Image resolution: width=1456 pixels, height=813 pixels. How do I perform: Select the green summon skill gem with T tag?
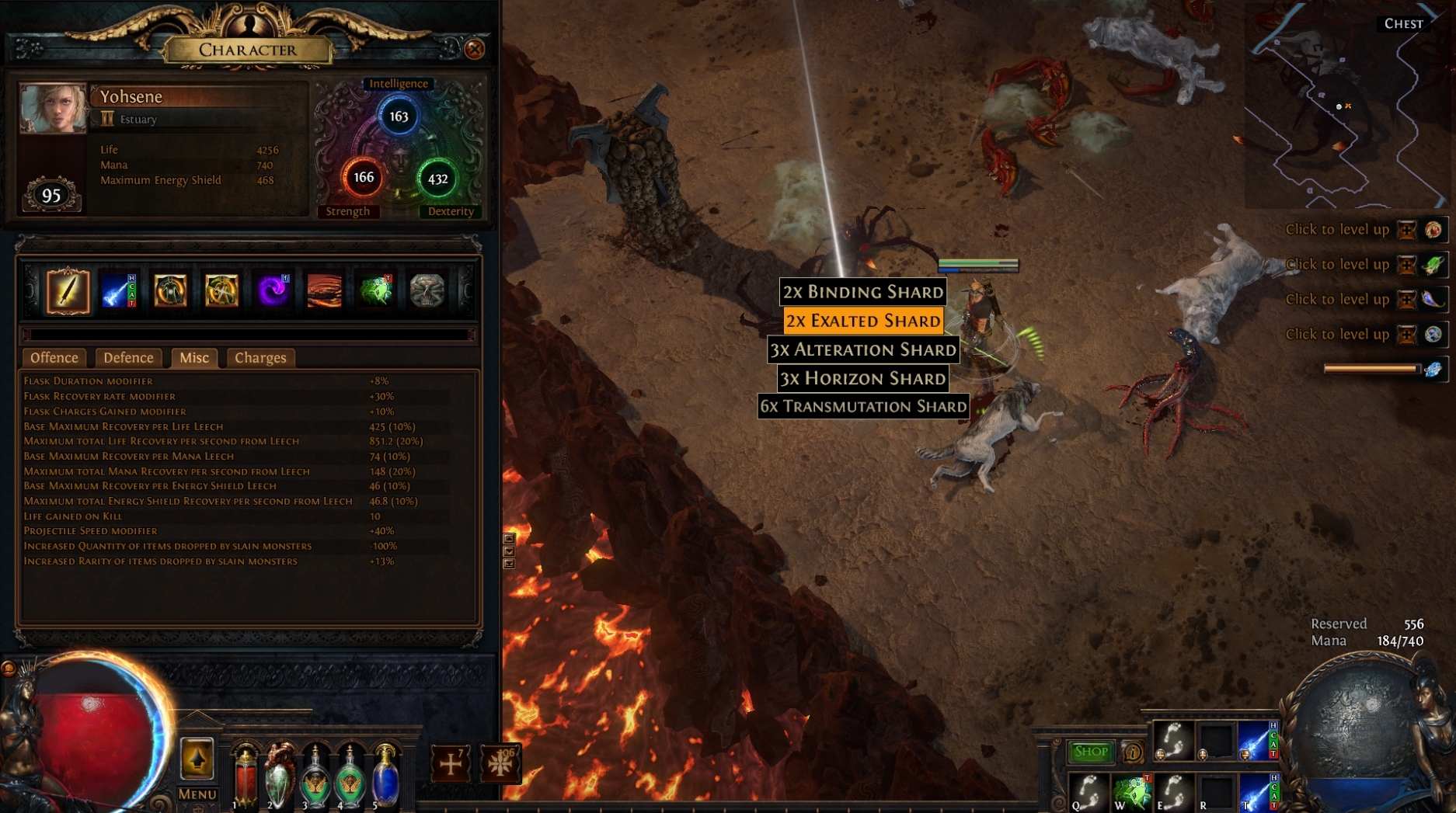[375, 289]
